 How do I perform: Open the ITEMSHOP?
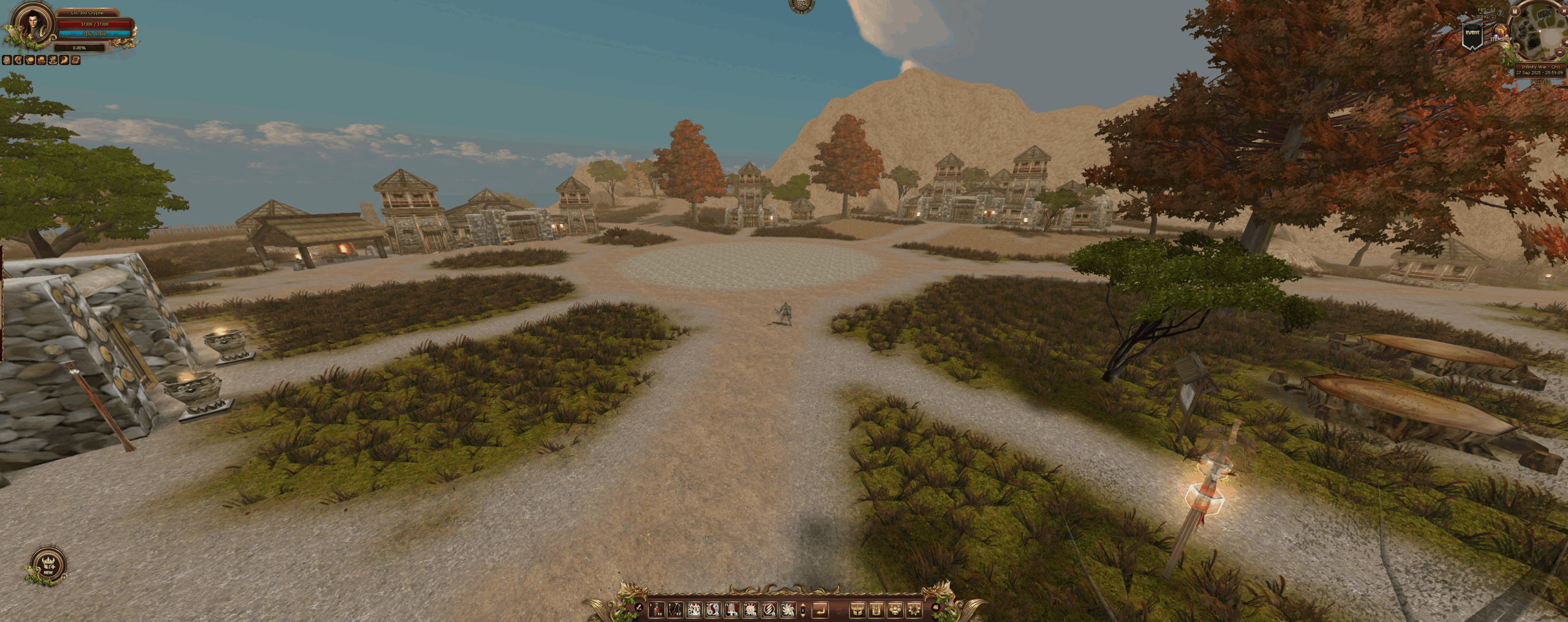coord(1500,32)
